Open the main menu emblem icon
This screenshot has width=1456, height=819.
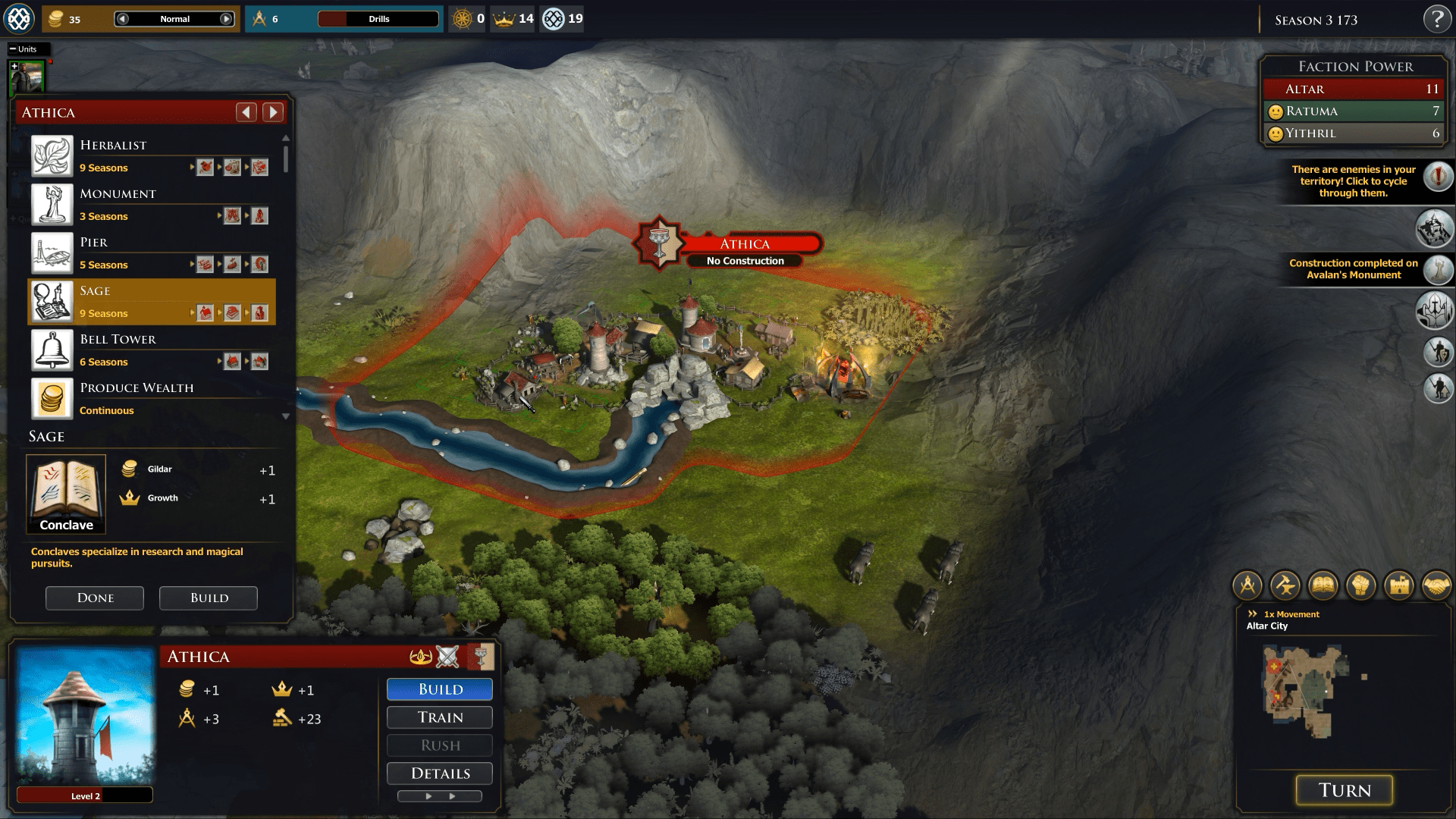19,19
